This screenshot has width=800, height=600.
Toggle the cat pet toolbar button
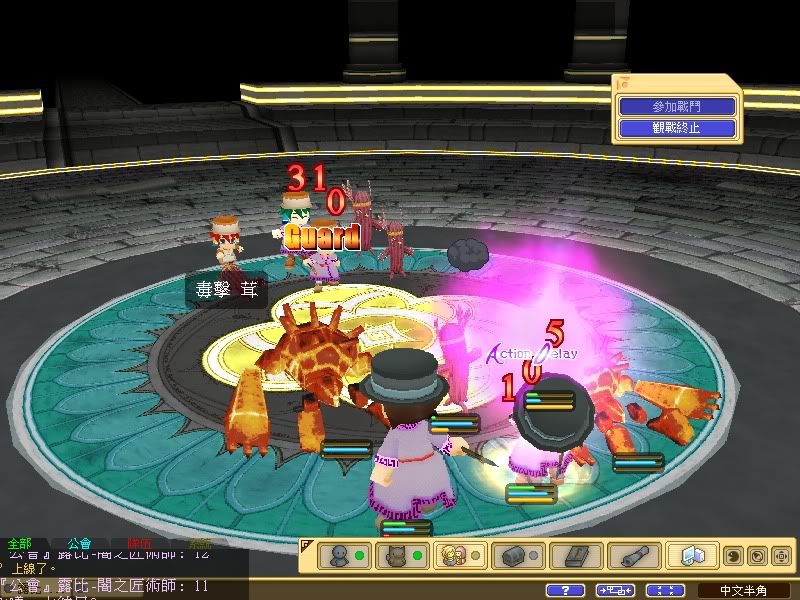click(x=397, y=555)
